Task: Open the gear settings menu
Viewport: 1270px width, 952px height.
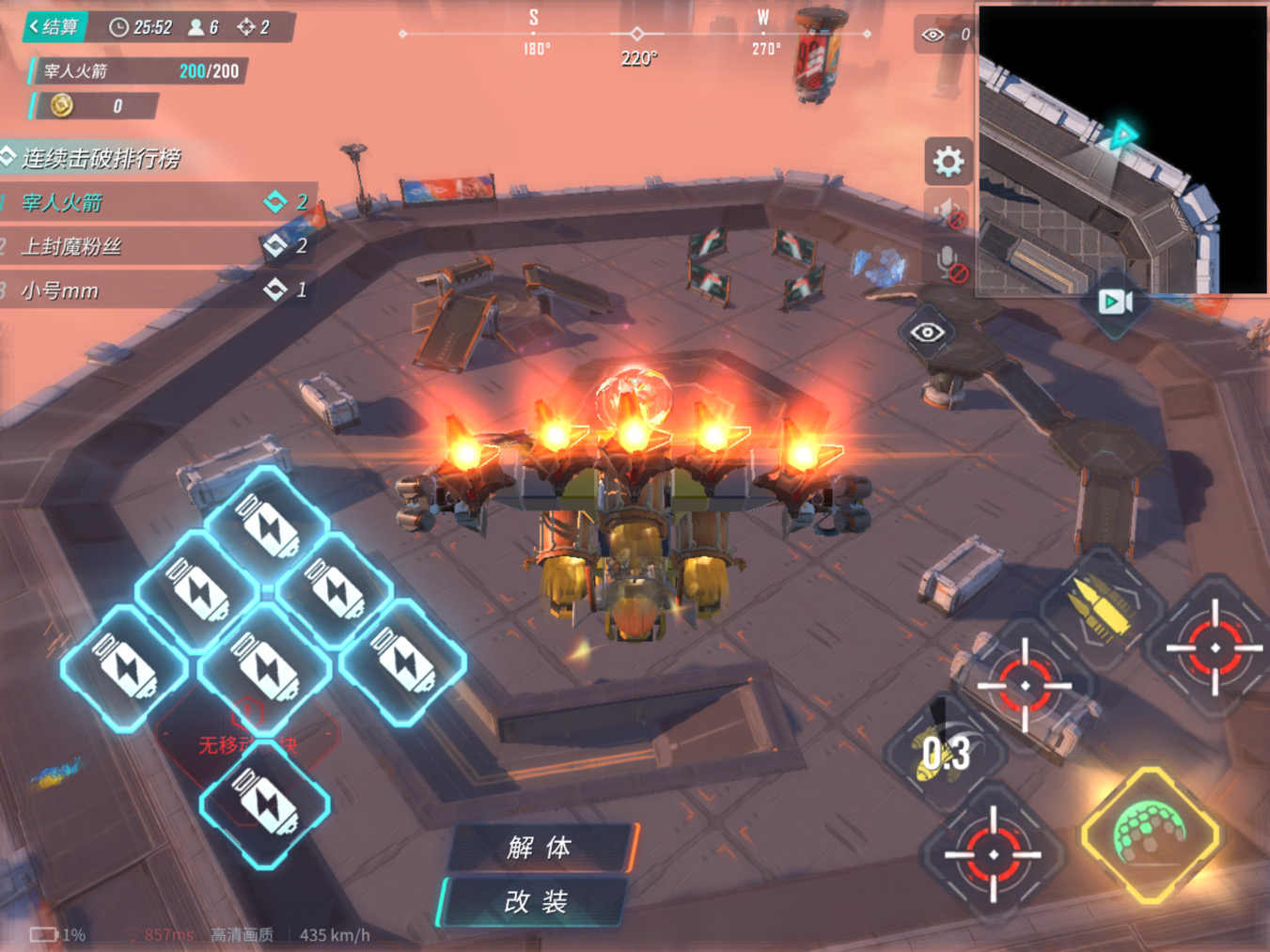Action: coord(948,162)
